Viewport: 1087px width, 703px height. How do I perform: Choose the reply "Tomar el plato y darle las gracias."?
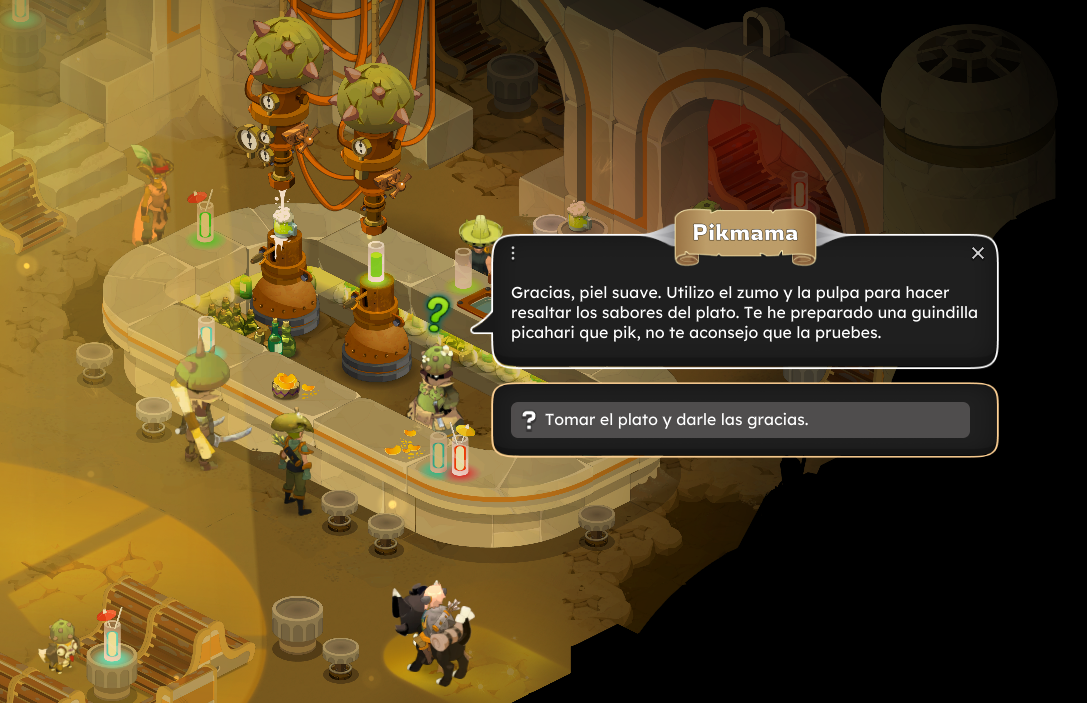740,420
